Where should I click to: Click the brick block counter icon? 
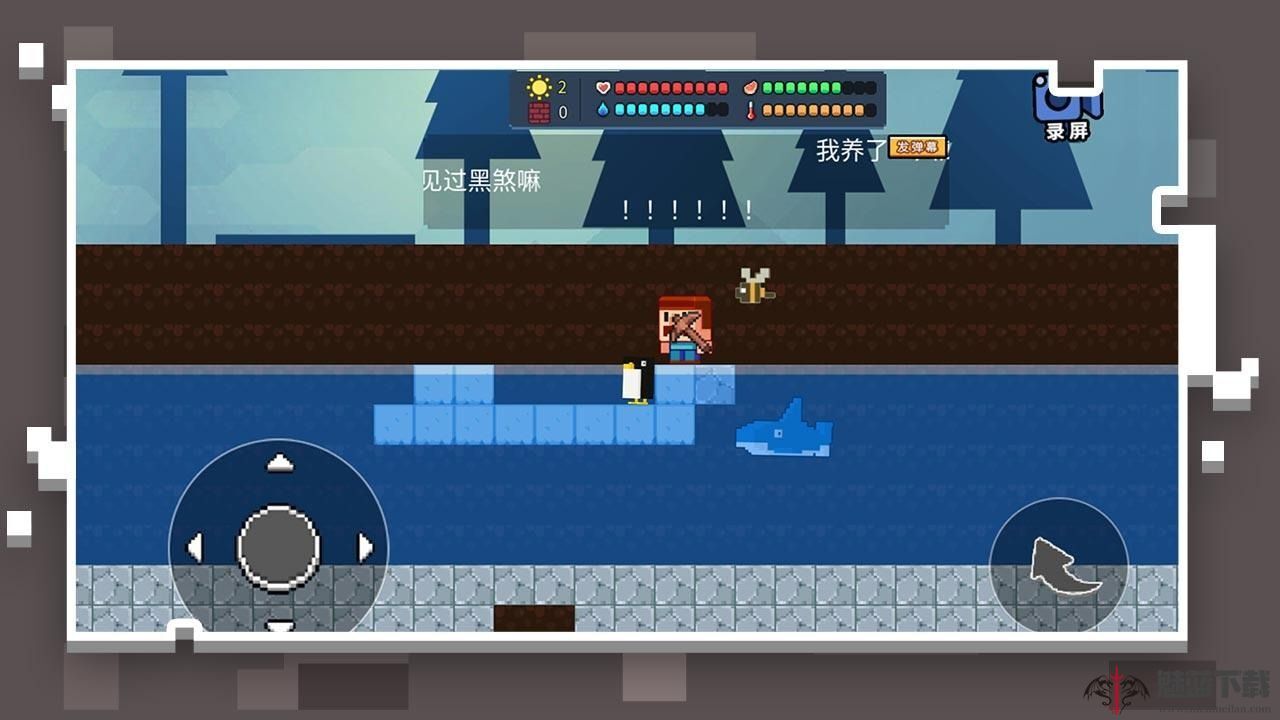[538, 110]
